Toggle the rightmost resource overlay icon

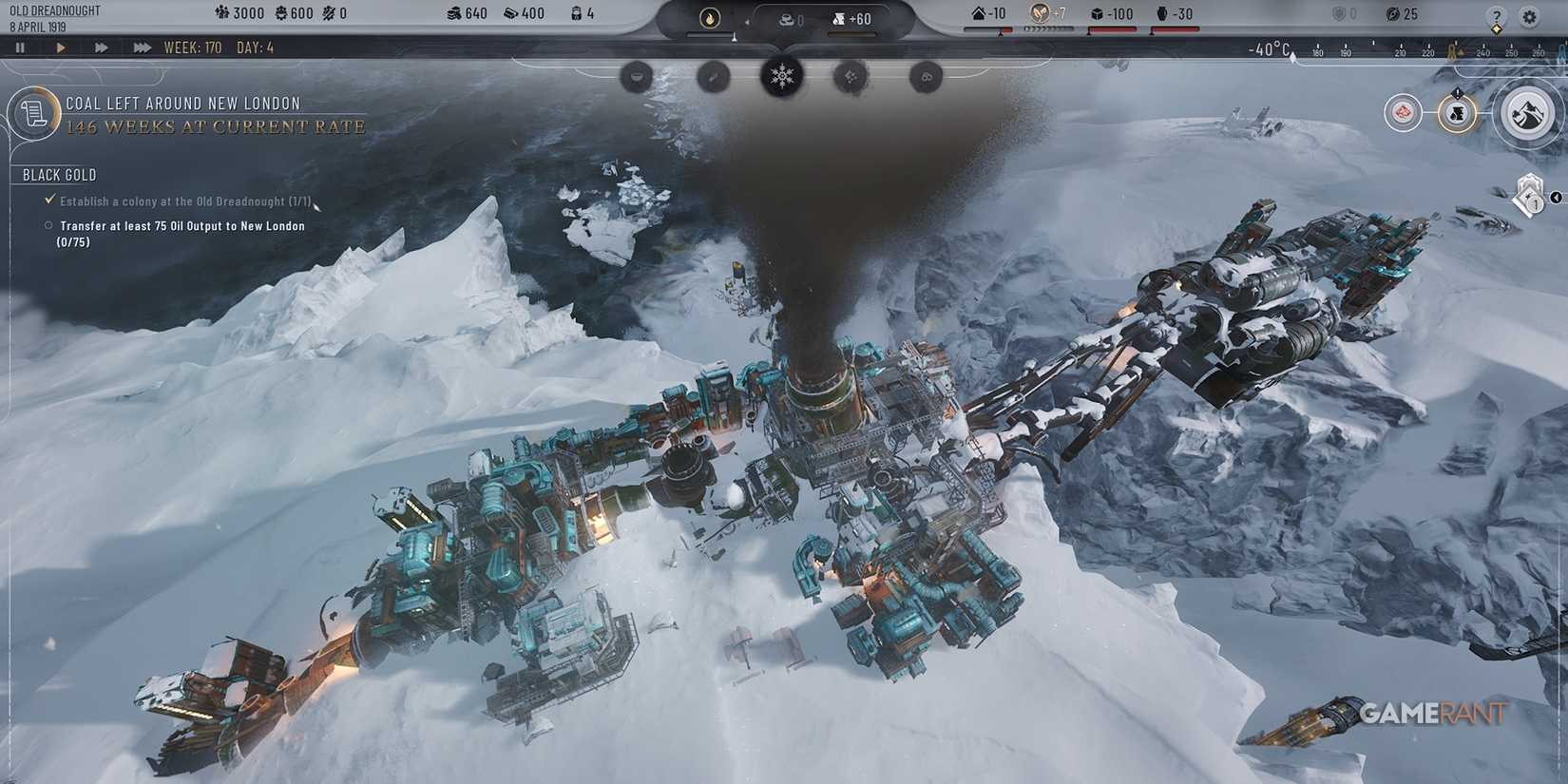click(925, 76)
